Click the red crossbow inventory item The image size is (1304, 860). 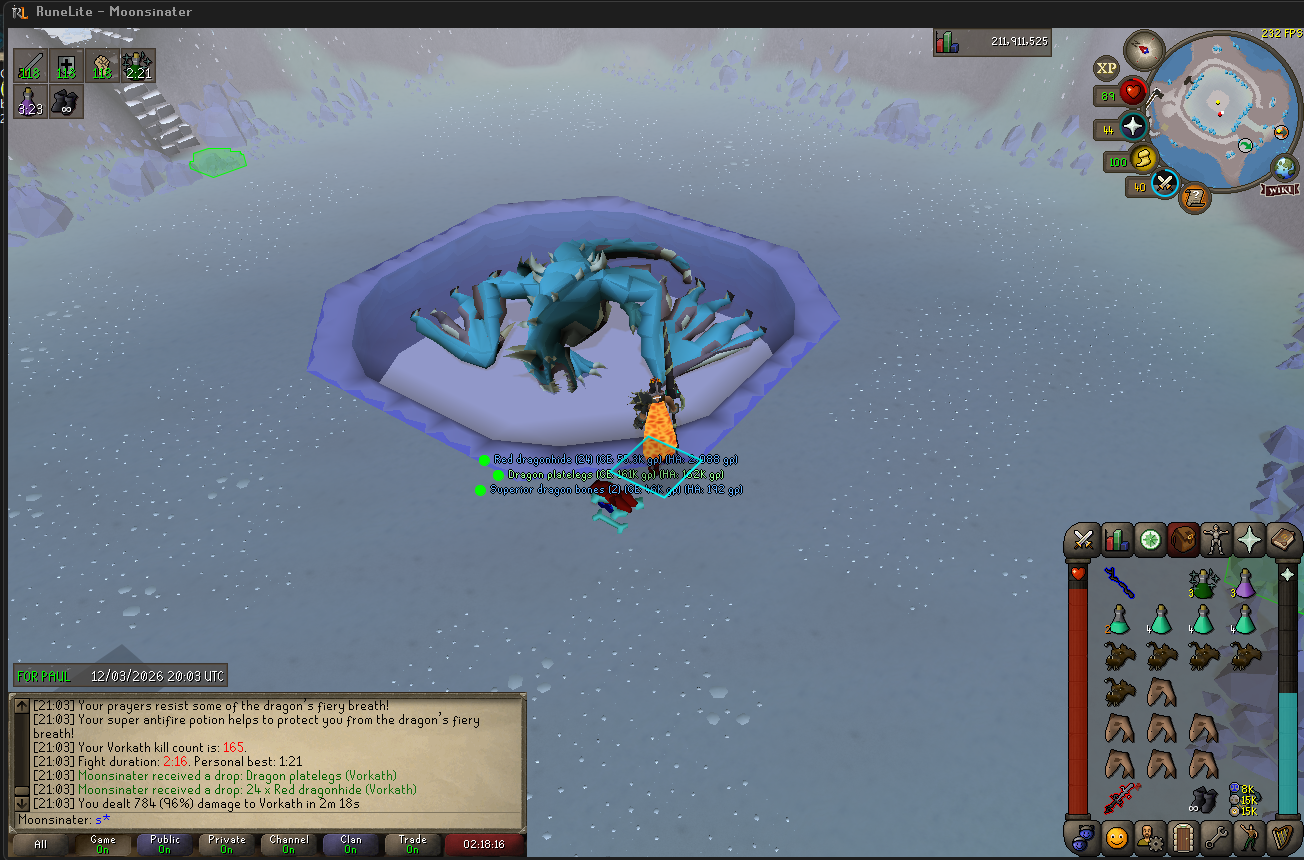click(1120, 799)
